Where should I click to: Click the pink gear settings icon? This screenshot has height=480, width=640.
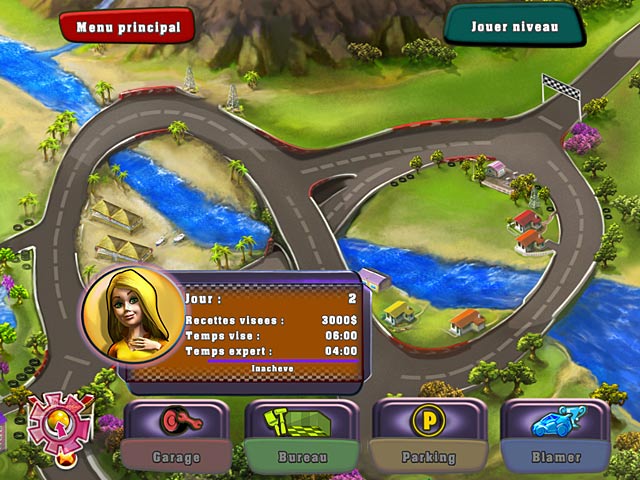click(x=60, y=422)
